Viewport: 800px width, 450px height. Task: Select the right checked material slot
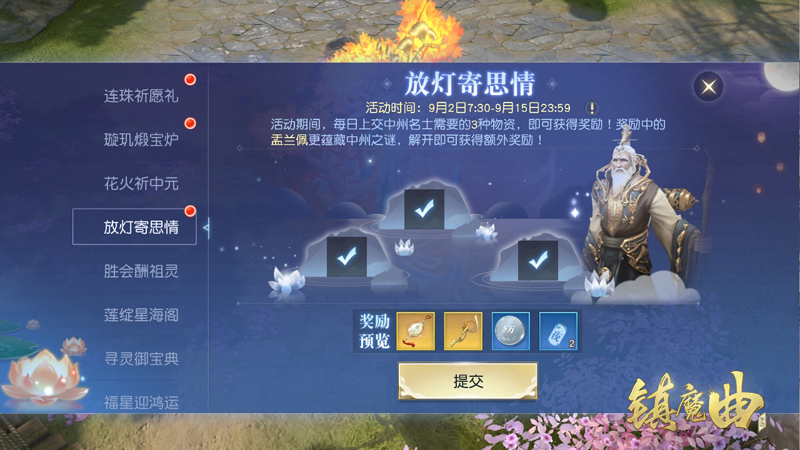click(537, 260)
